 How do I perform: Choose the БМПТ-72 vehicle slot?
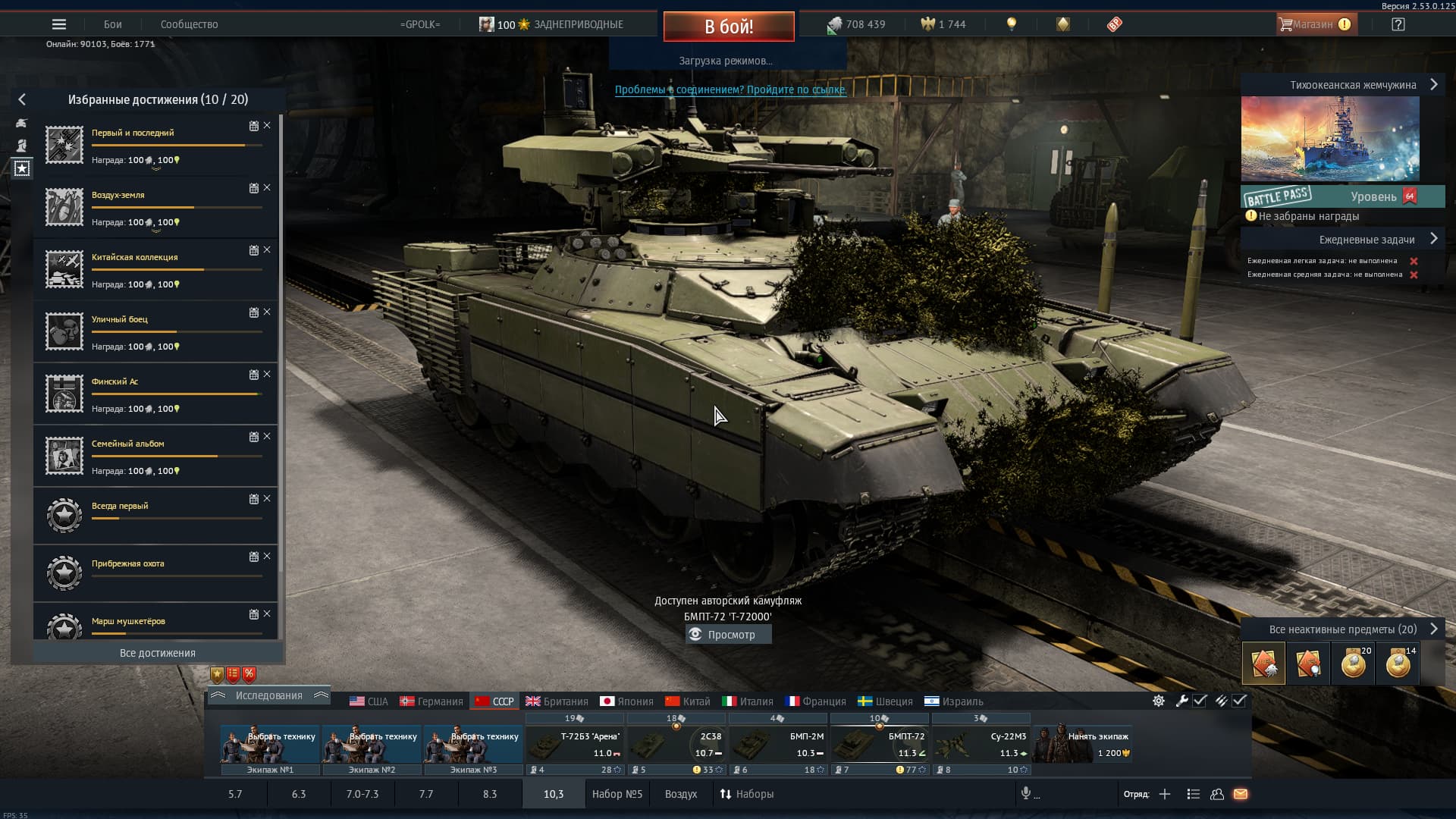tap(880, 745)
